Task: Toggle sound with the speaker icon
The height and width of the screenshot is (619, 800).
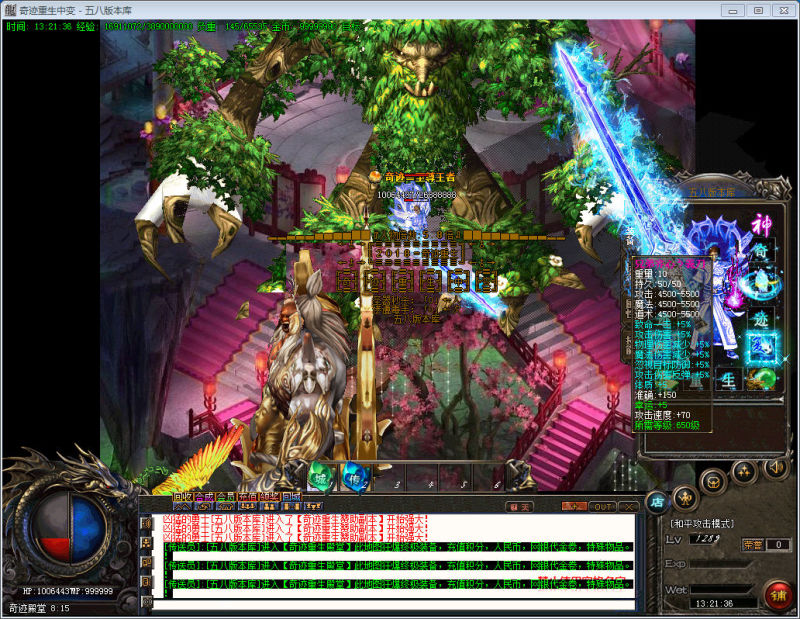Action: 775,467
